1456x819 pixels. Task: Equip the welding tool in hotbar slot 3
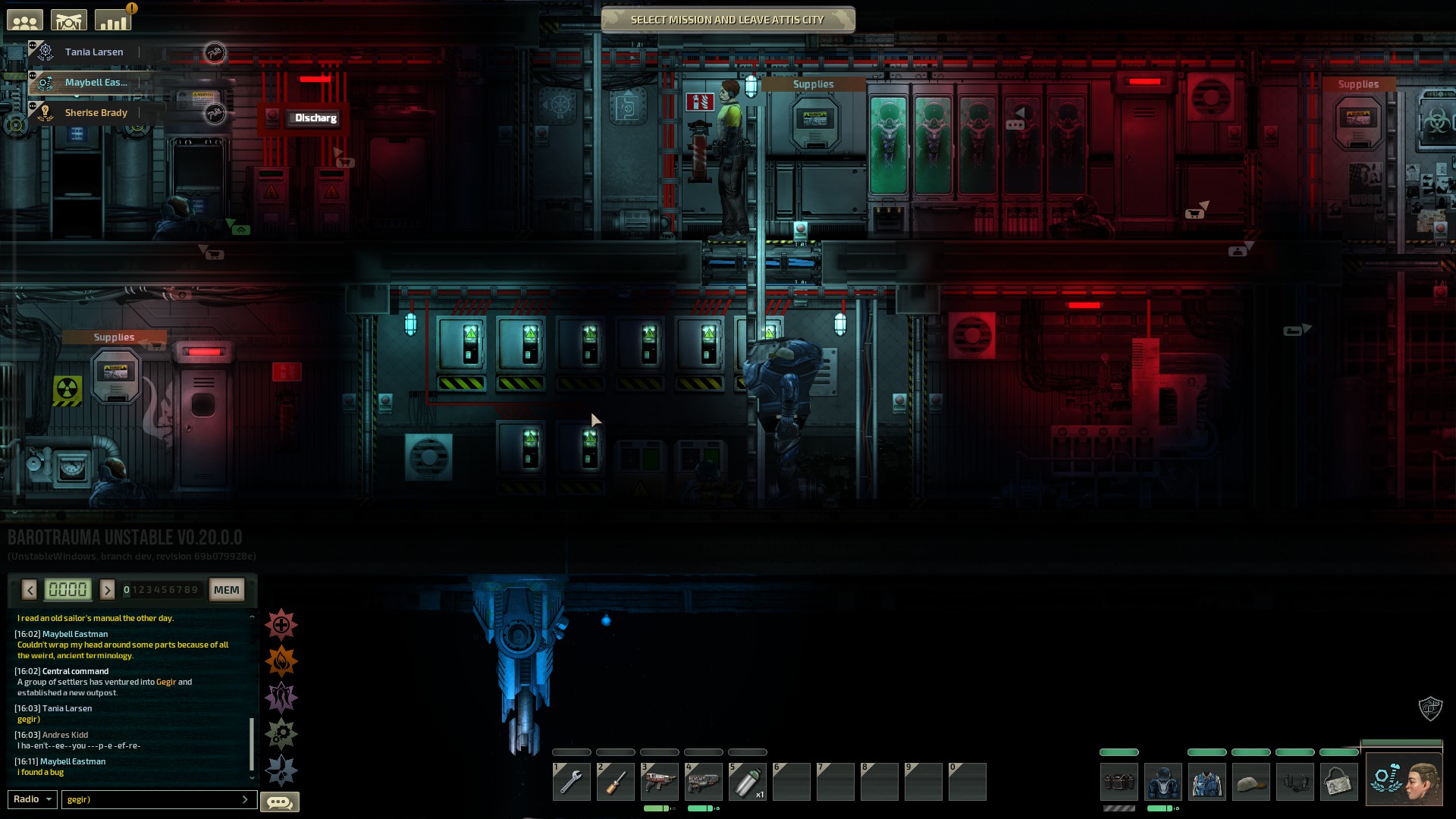point(659,781)
